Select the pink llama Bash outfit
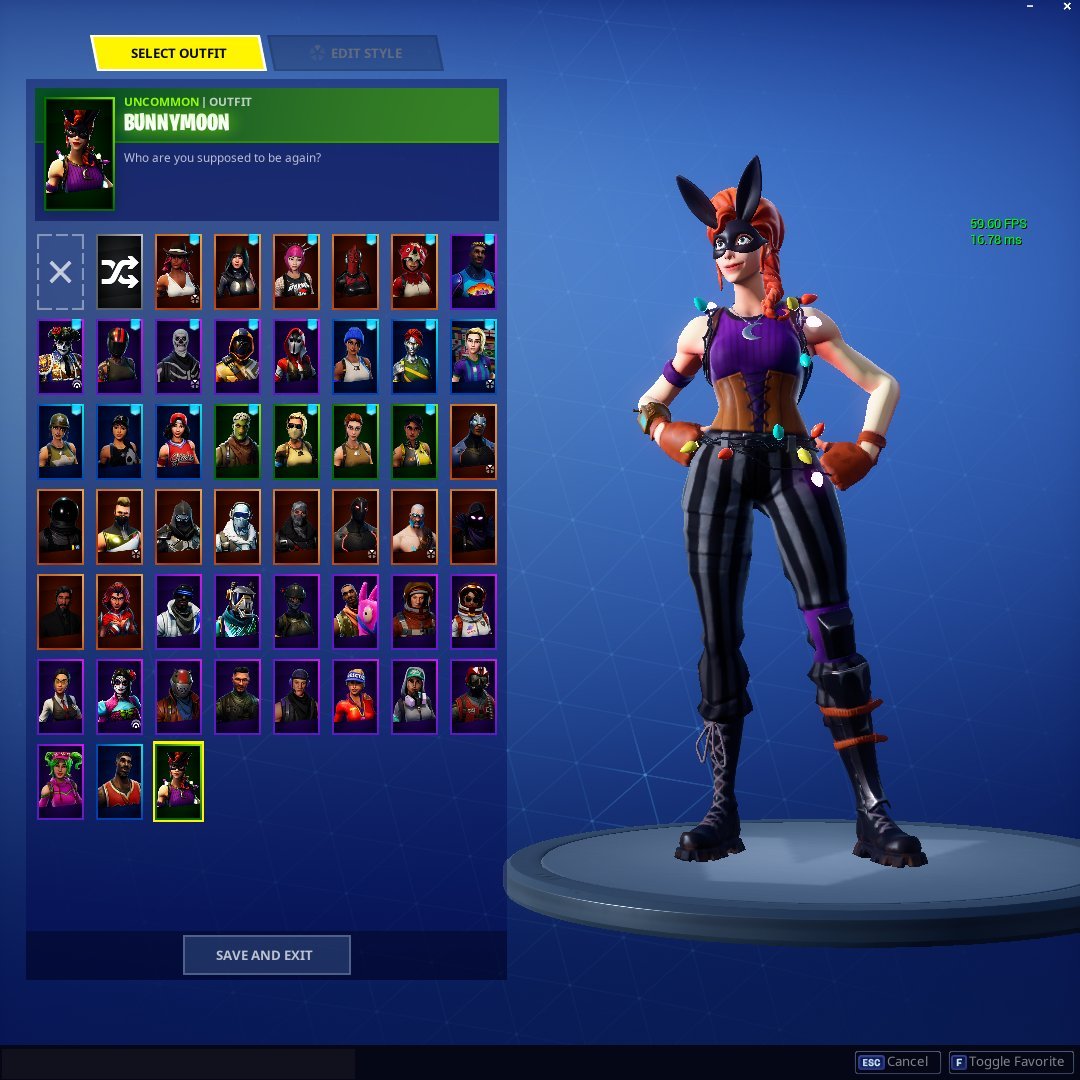The image size is (1080, 1080). tap(355, 612)
